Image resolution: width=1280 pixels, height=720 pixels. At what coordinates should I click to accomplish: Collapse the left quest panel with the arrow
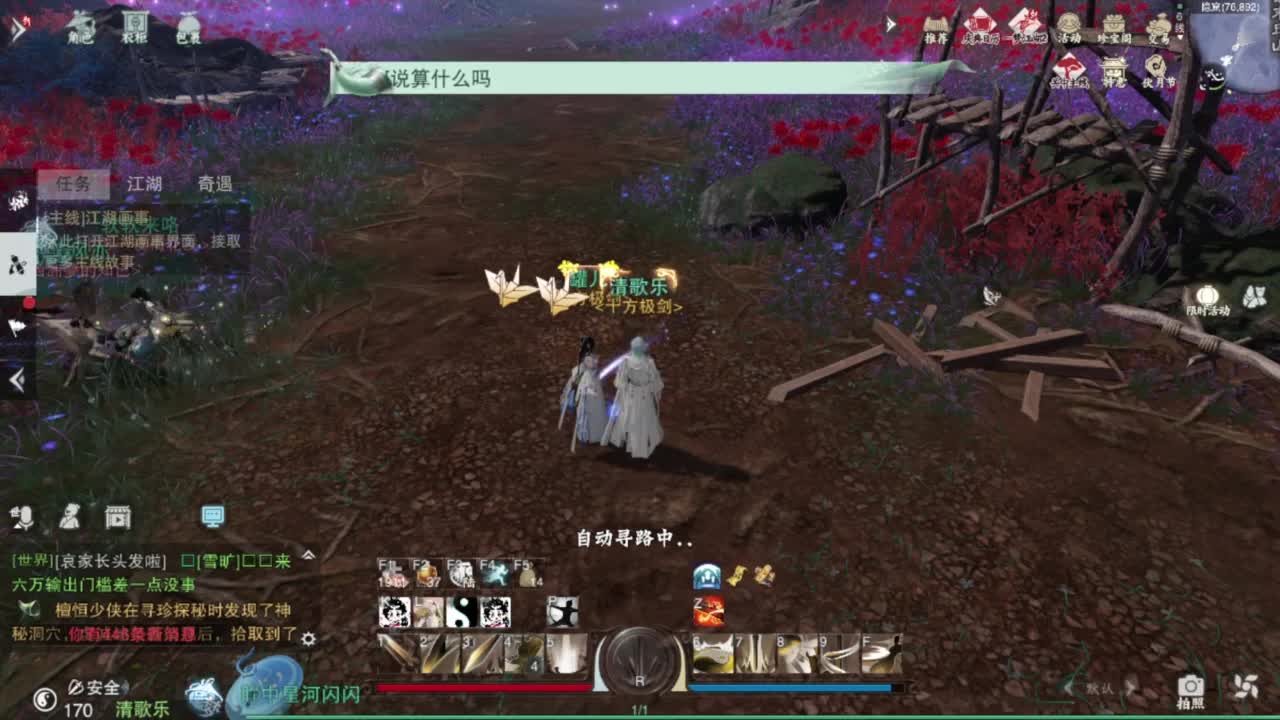[15, 378]
